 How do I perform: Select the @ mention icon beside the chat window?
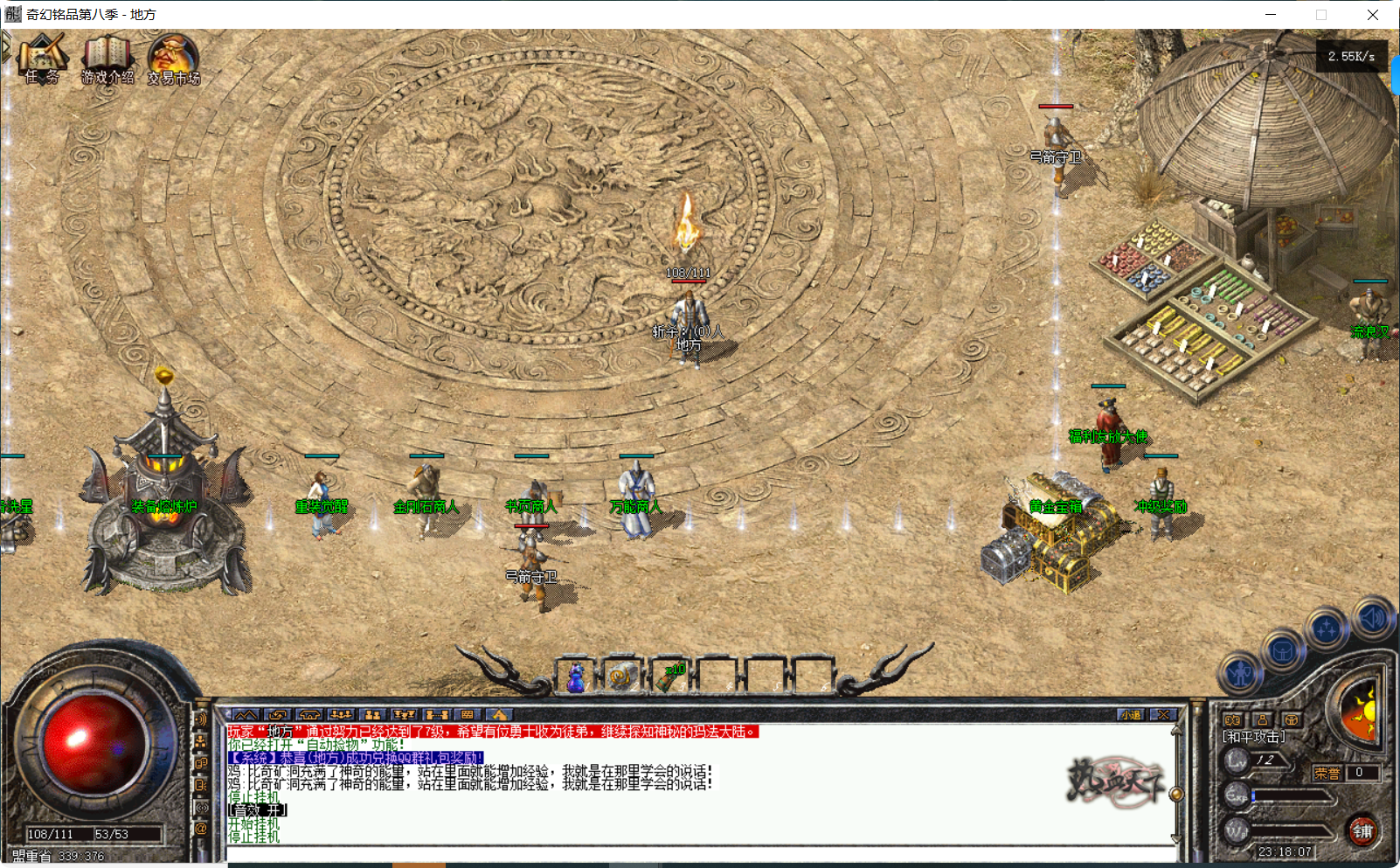202,828
